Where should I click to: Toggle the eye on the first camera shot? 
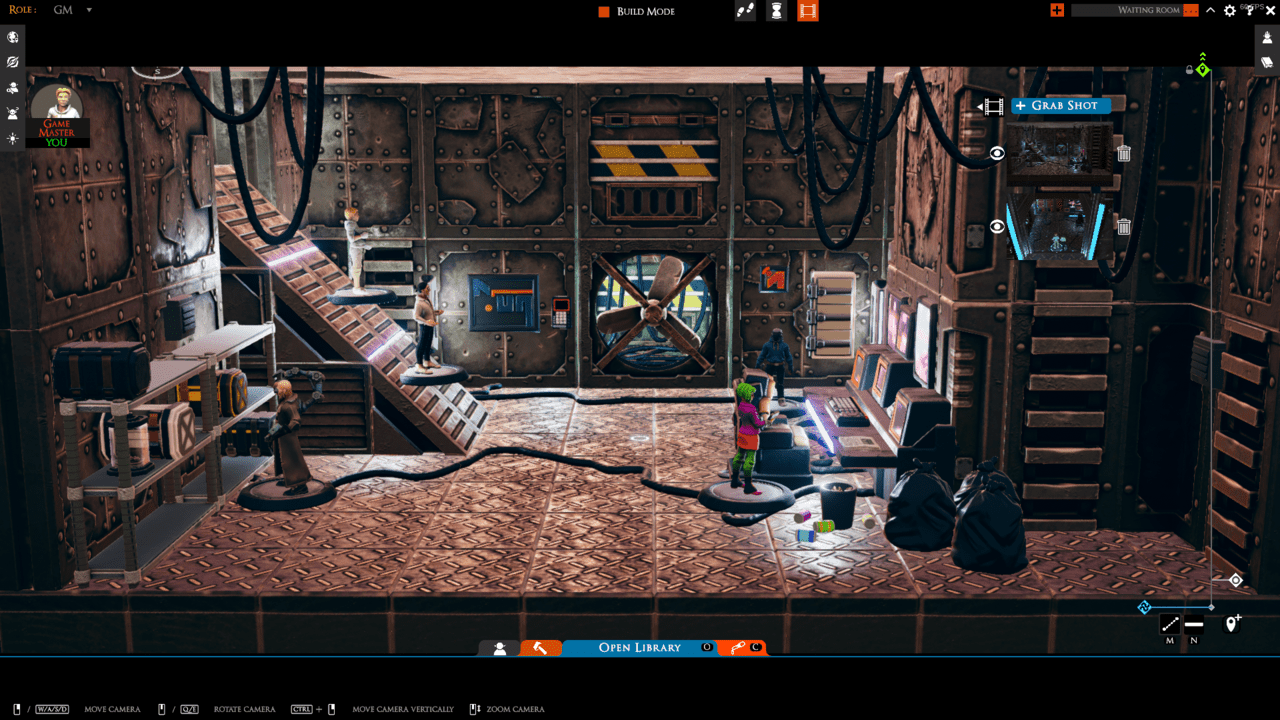coord(996,154)
